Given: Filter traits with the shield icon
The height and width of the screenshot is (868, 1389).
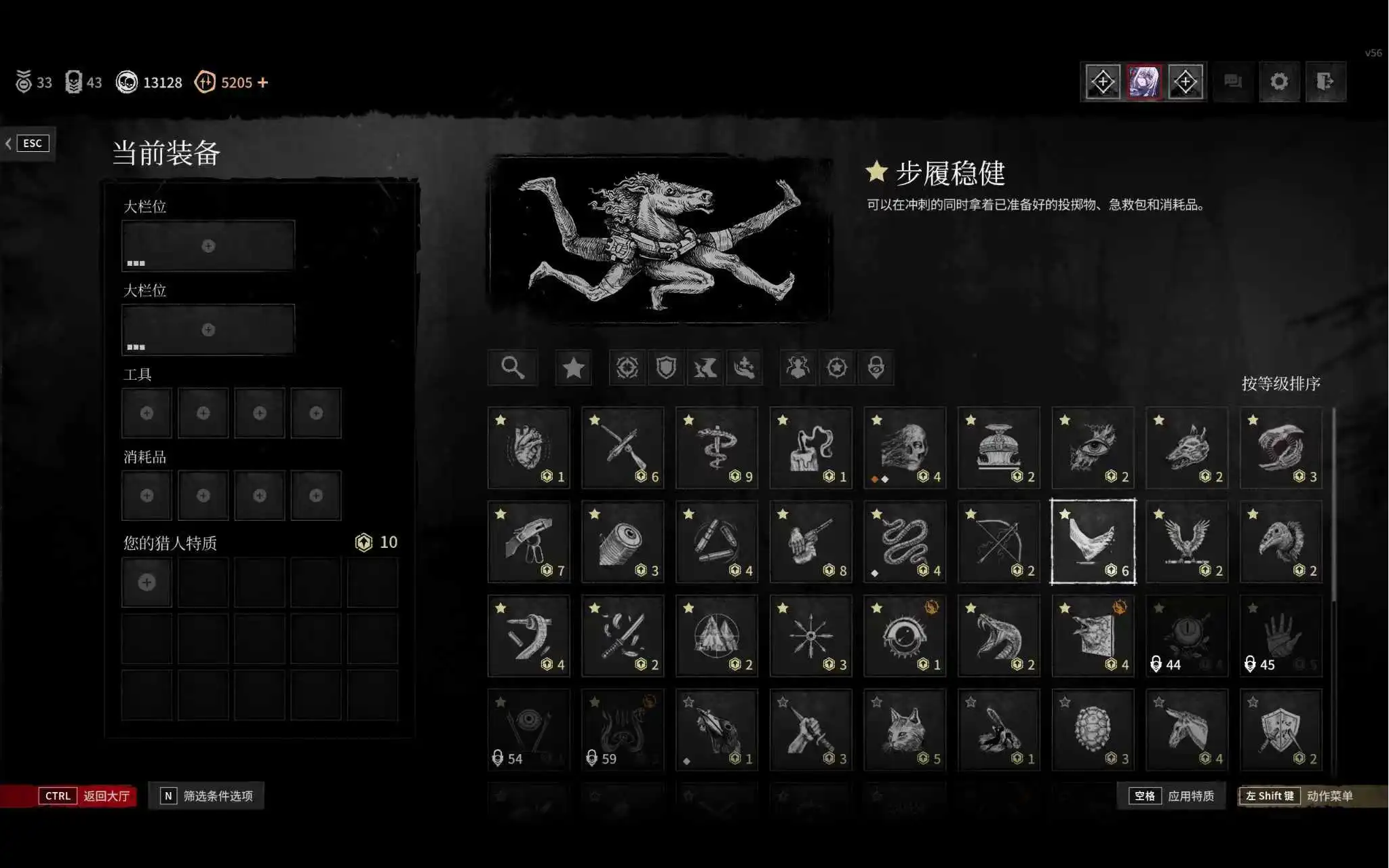Looking at the screenshot, I should [667, 368].
